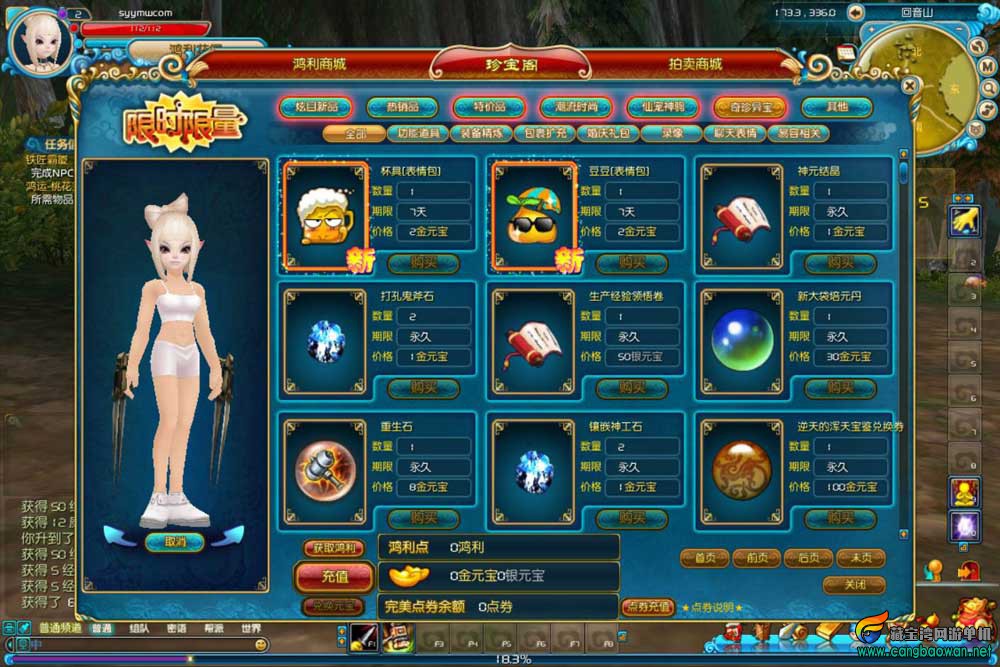
Task: Open 点券充值 voucher recharge
Action: 648,606
